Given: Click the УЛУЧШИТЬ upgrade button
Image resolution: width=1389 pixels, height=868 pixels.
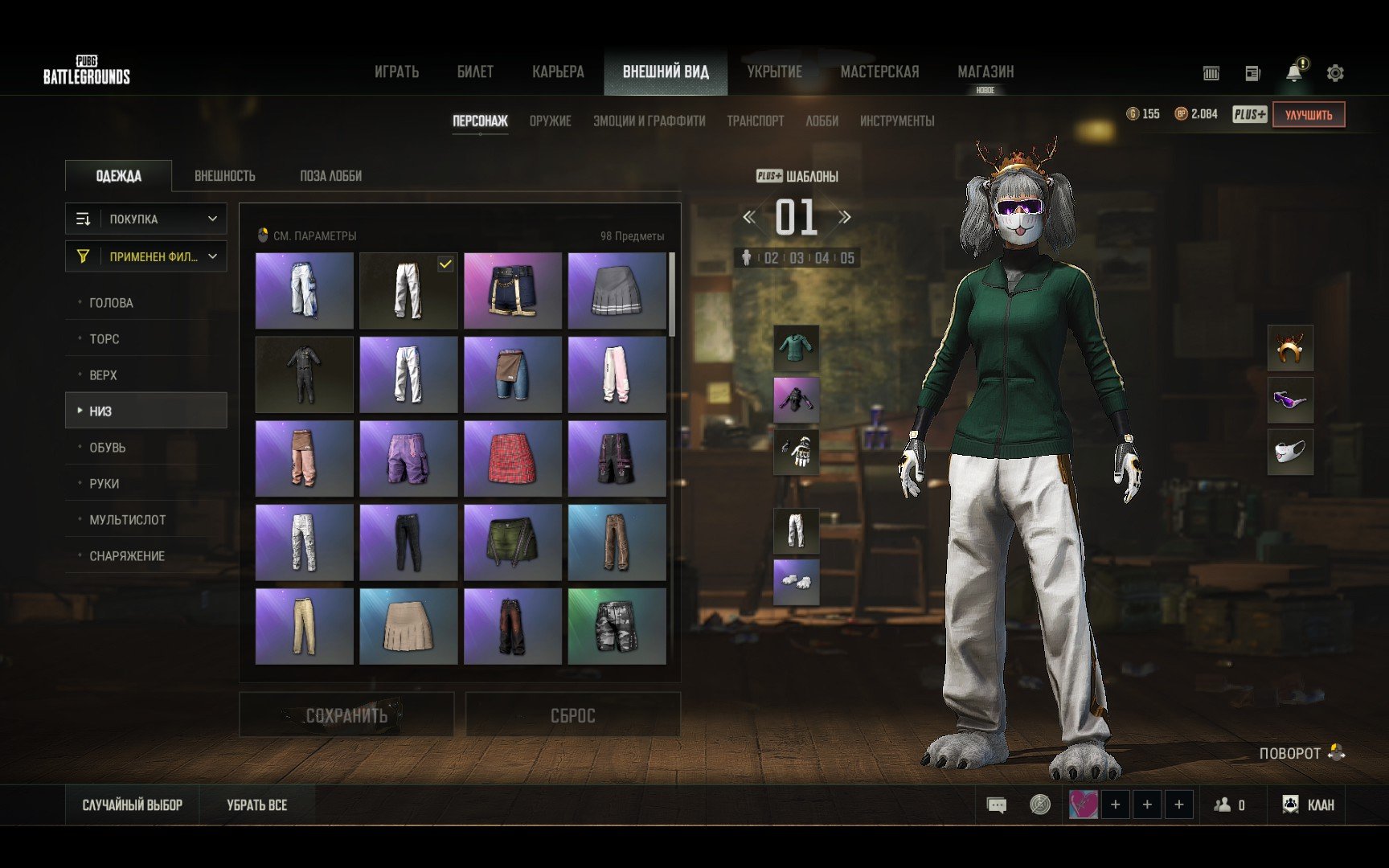Looking at the screenshot, I should [x=1308, y=115].
